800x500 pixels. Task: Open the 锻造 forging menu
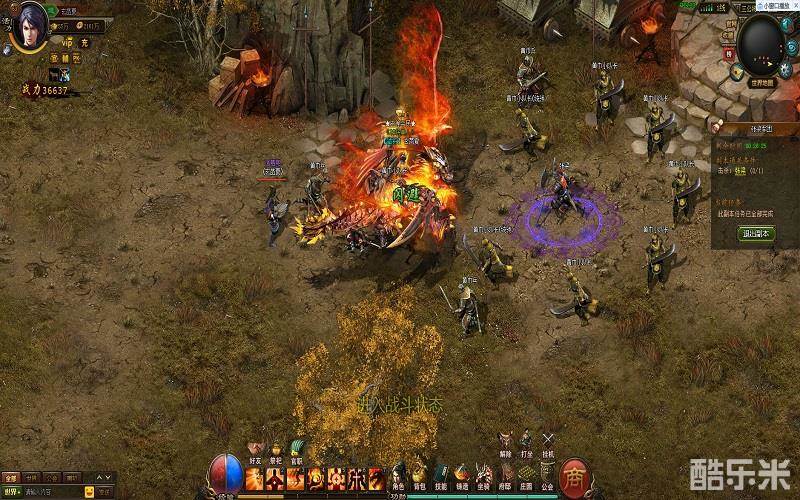pyautogui.click(x=462, y=475)
